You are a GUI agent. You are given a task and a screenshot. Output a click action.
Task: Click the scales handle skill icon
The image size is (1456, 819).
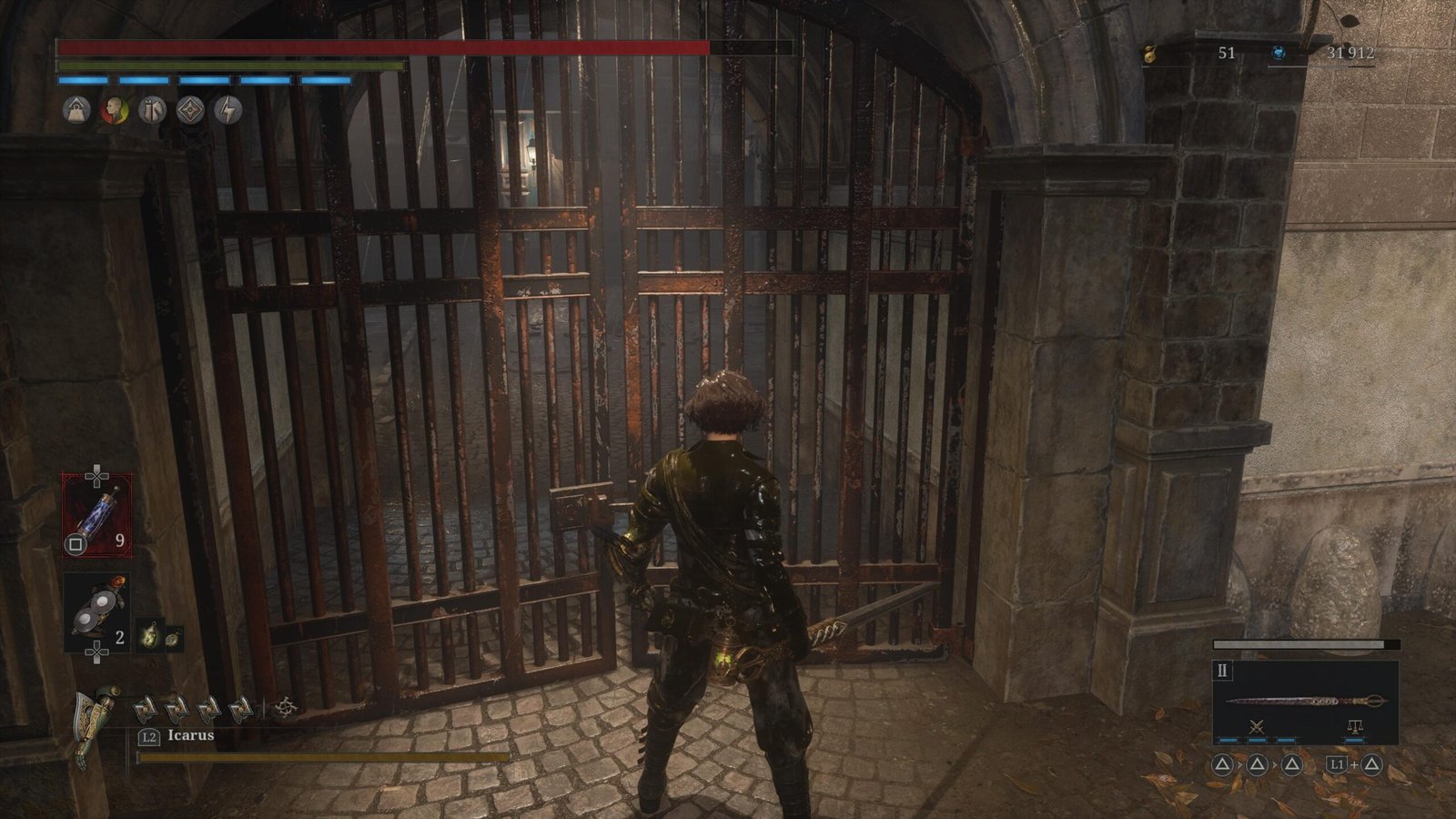[x=1353, y=726]
